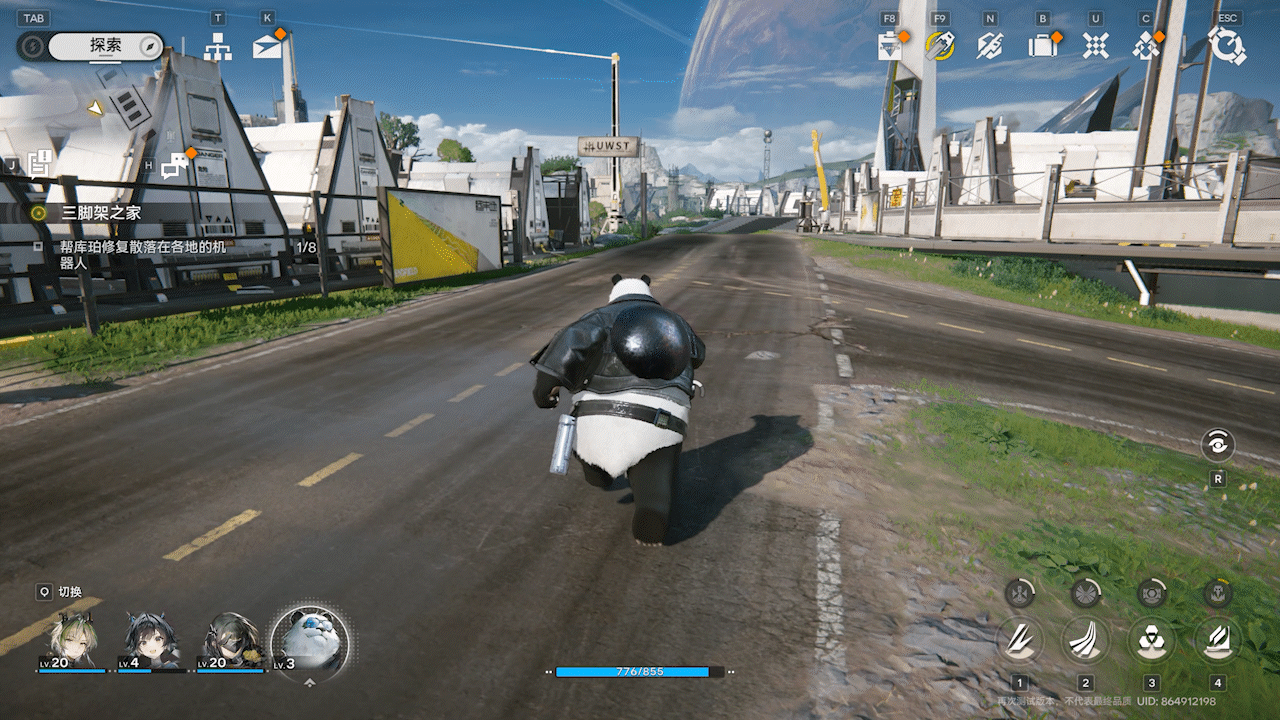Activate the skill in slot 4

(x=1217, y=639)
